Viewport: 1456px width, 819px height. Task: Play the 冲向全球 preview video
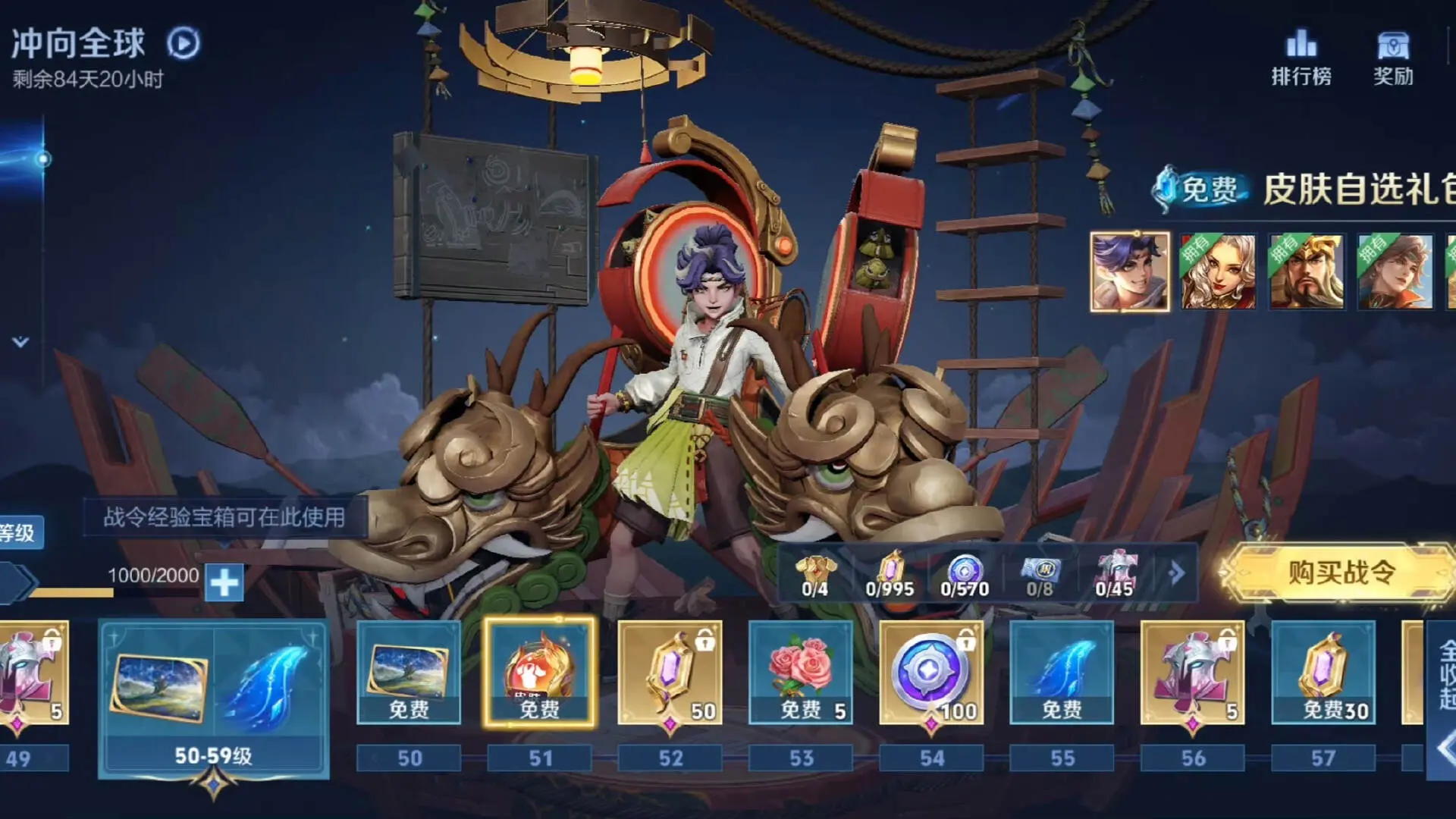pyautogui.click(x=184, y=43)
